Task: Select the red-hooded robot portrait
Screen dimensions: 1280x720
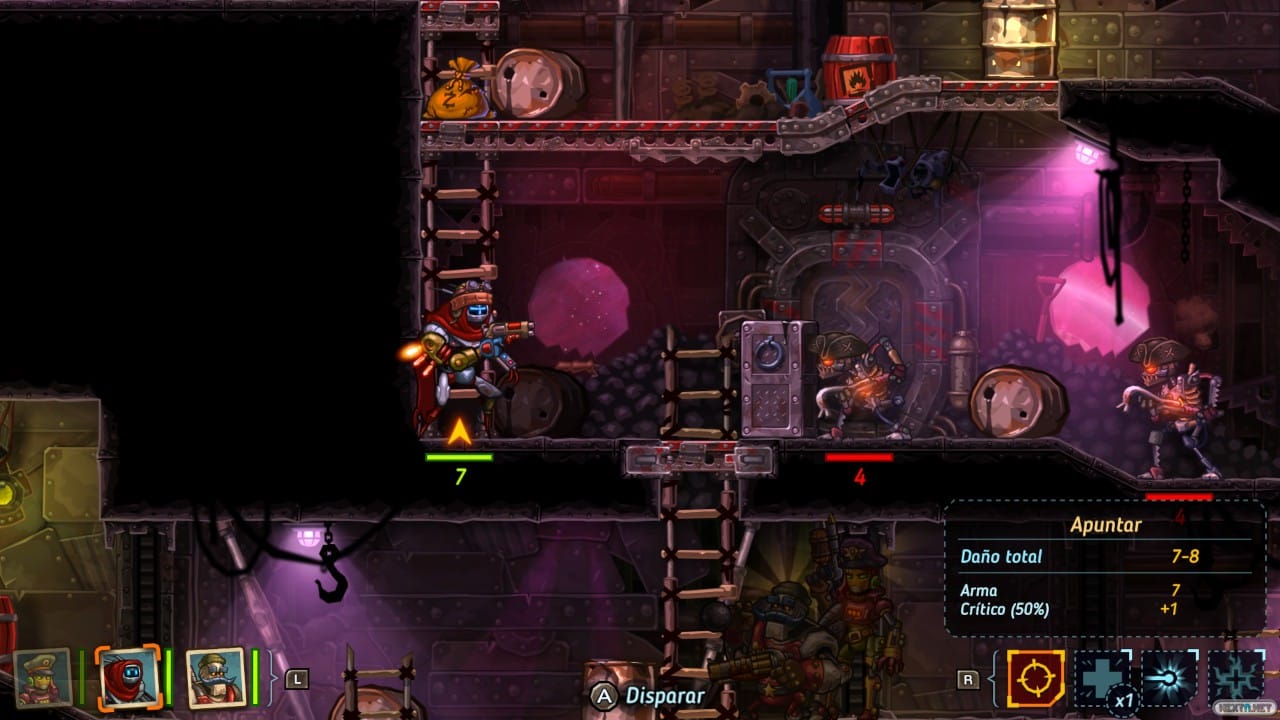Action: (x=128, y=677)
